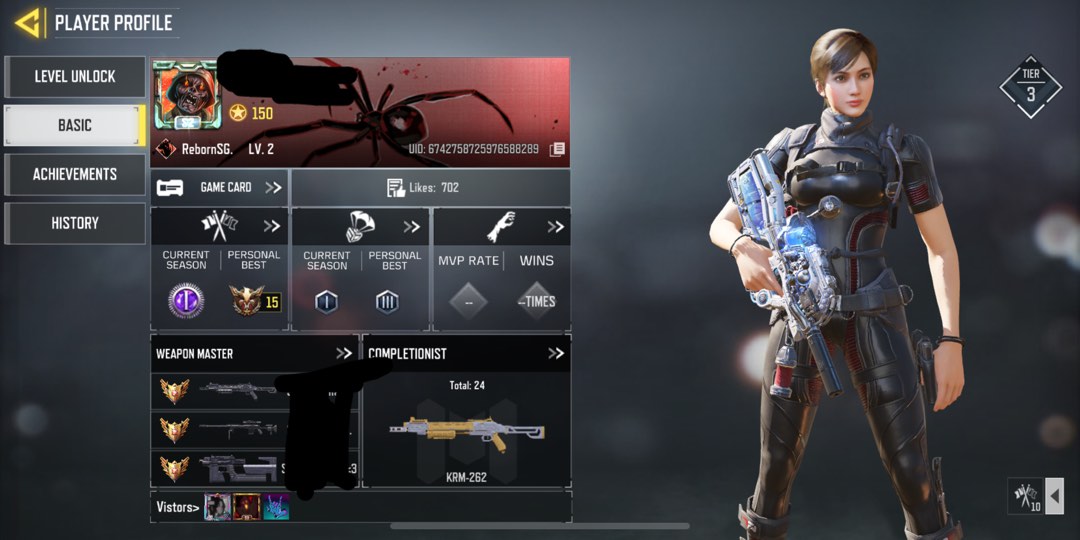Click the Tier 3 diamond badge
The width and height of the screenshot is (1080, 540).
pos(1030,87)
